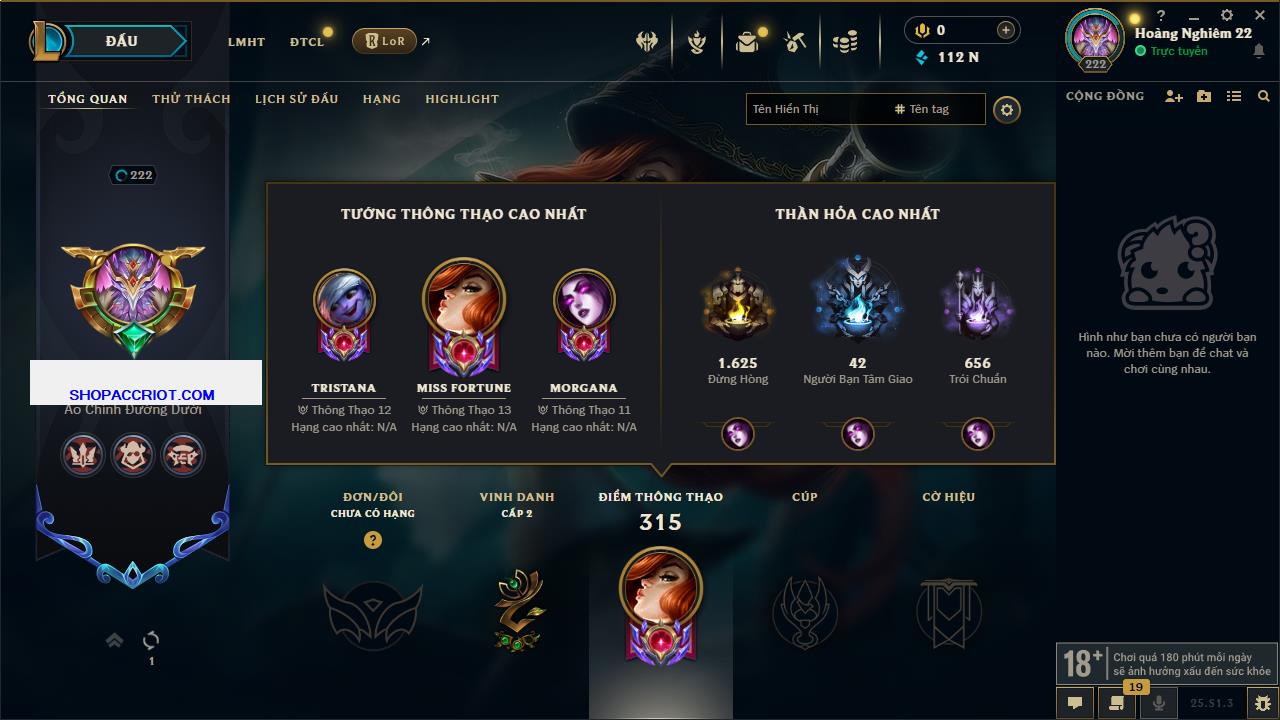
Task: Open the store coins icon
Action: [845, 42]
